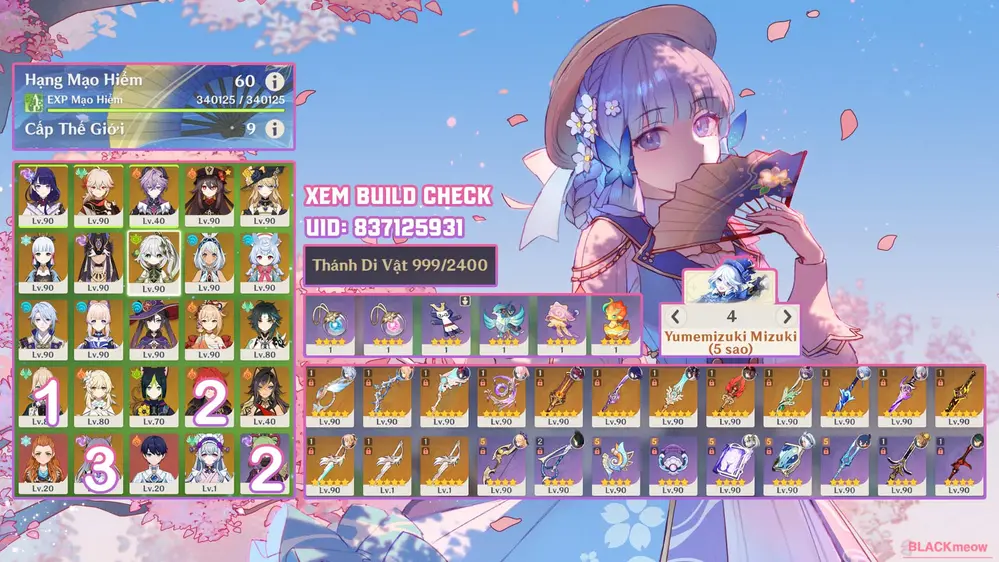Screen dimensions: 999x562
Task: Choose the Level 20 Scaramouche portrait
Action: [x=154, y=464]
